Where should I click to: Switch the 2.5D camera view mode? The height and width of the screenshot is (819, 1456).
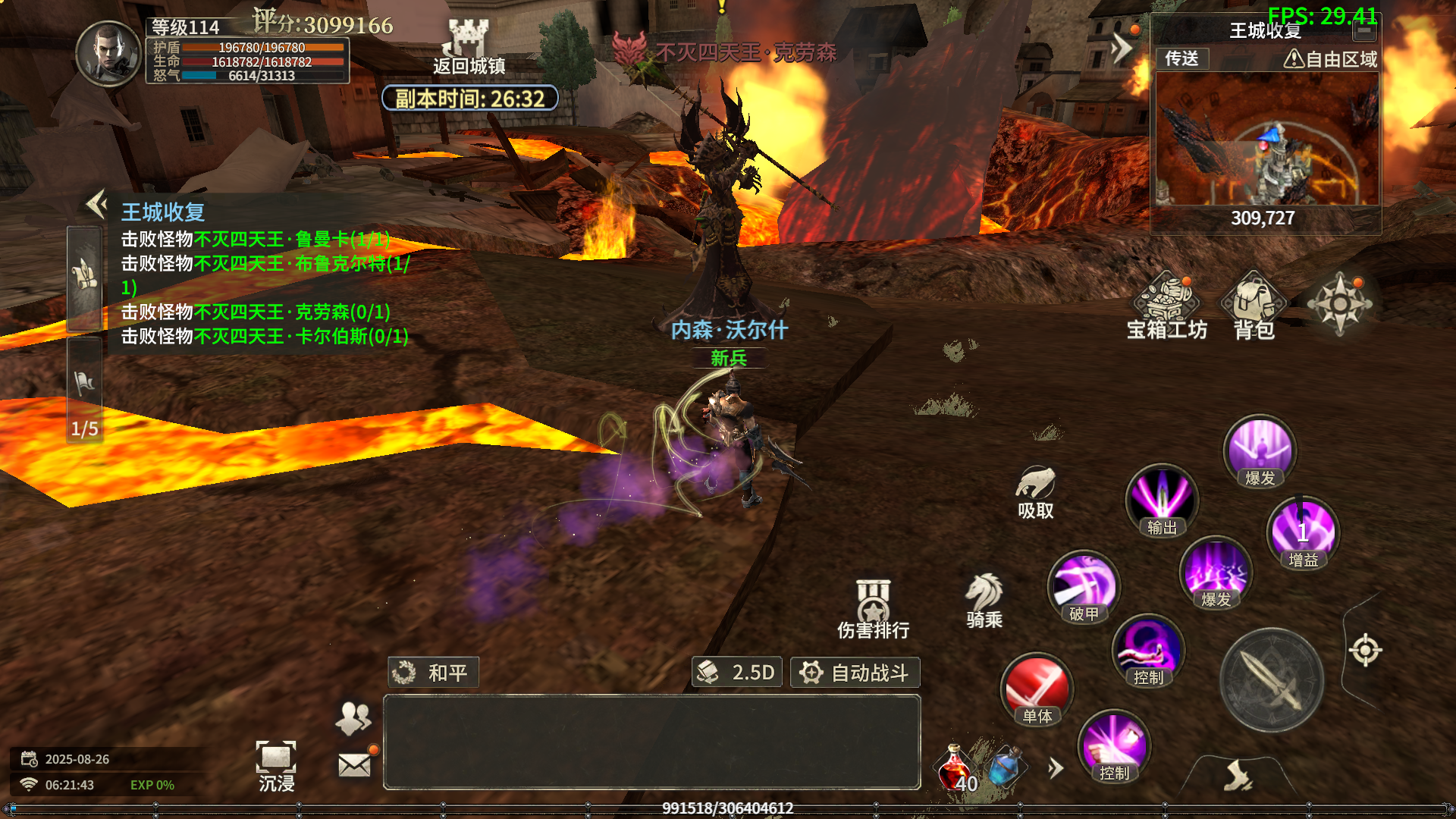click(737, 673)
